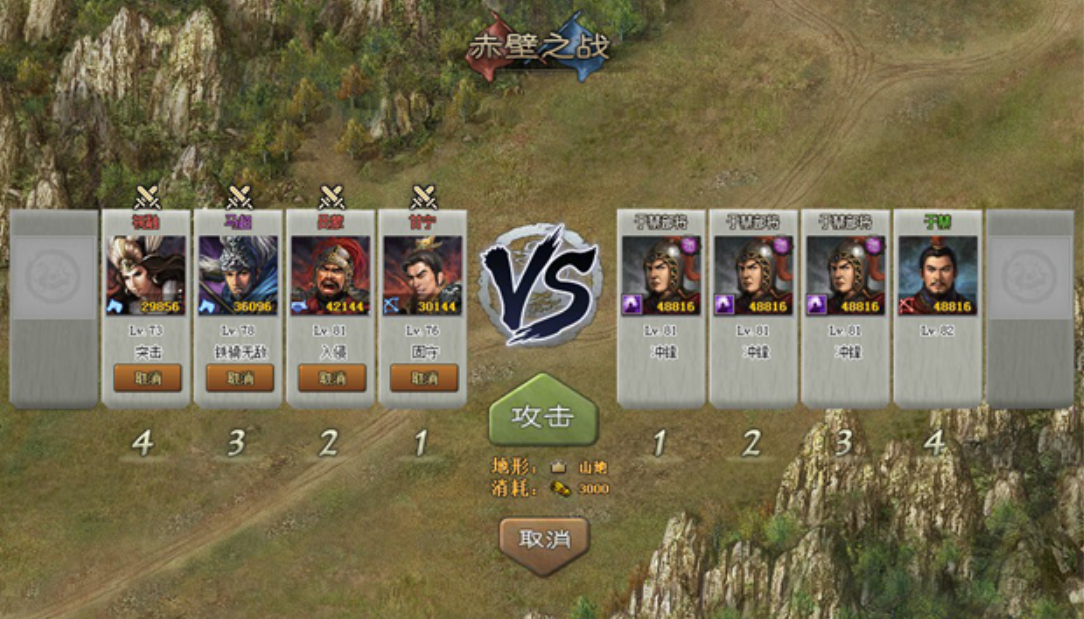Inspect enemy commander 于禁's portrait
The image size is (1084, 619).
pyautogui.click(x=937, y=275)
